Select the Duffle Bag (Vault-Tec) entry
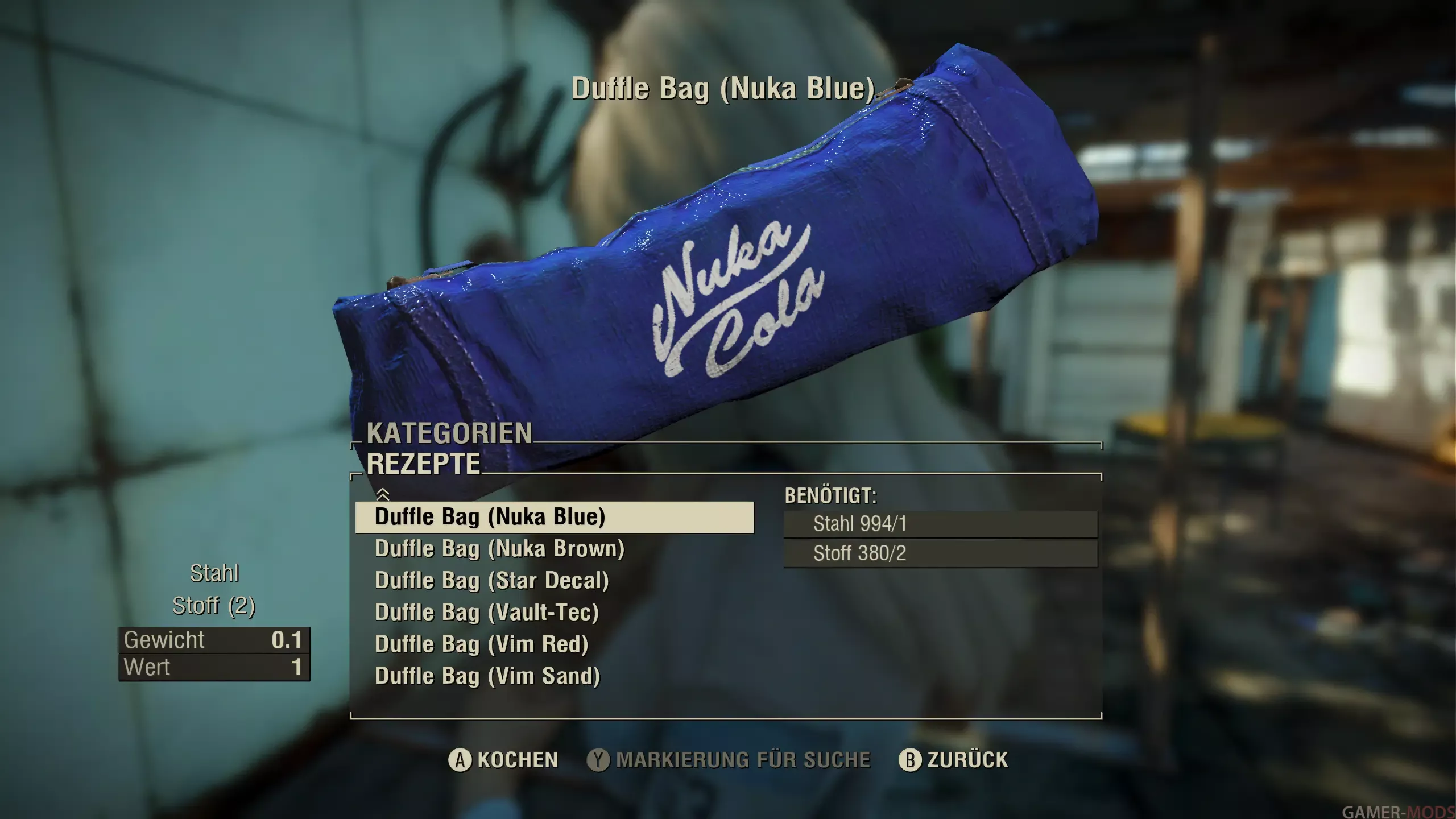This screenshot has width=1456, height=819. (x=487, y=613)
